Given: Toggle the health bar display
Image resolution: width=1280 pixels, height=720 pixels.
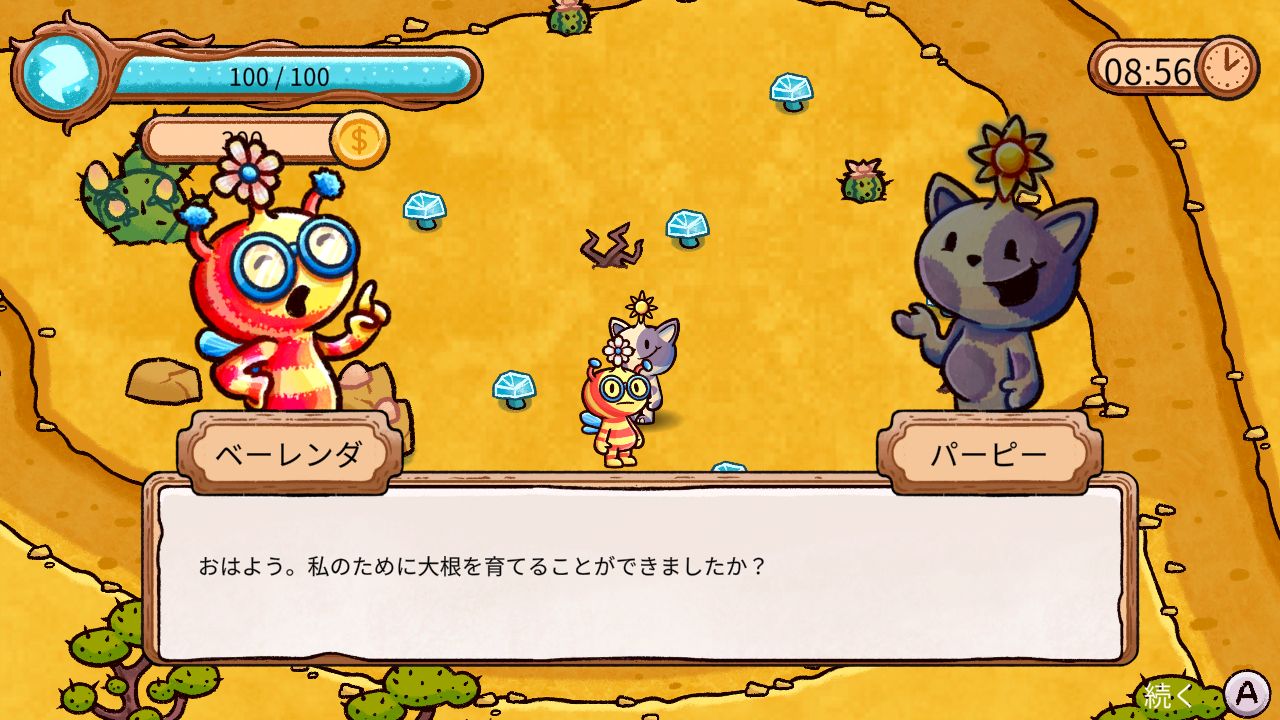Looking at the screenshot, I should [x=300, y=73].
